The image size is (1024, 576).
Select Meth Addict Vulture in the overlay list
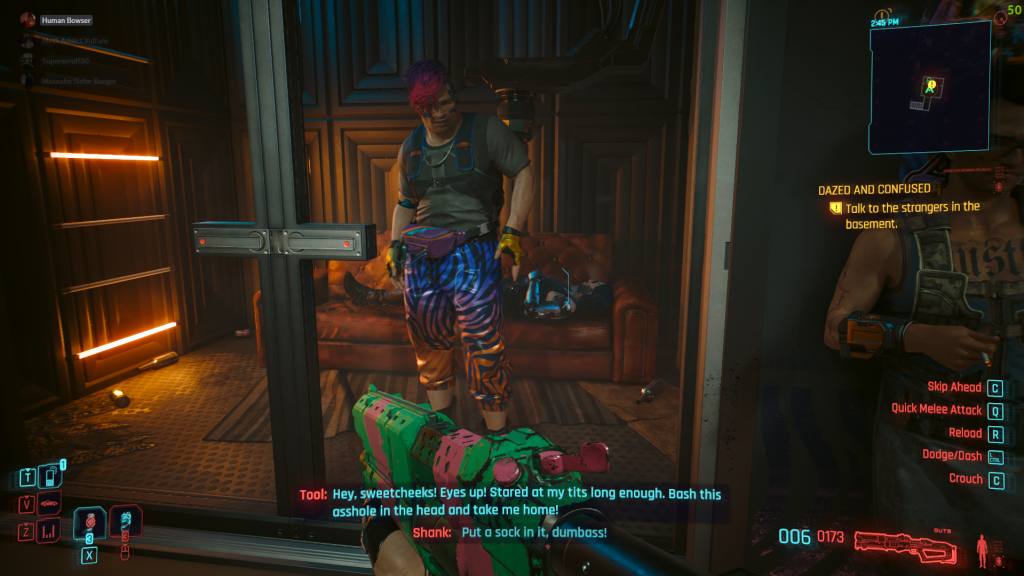click(74, 40)
